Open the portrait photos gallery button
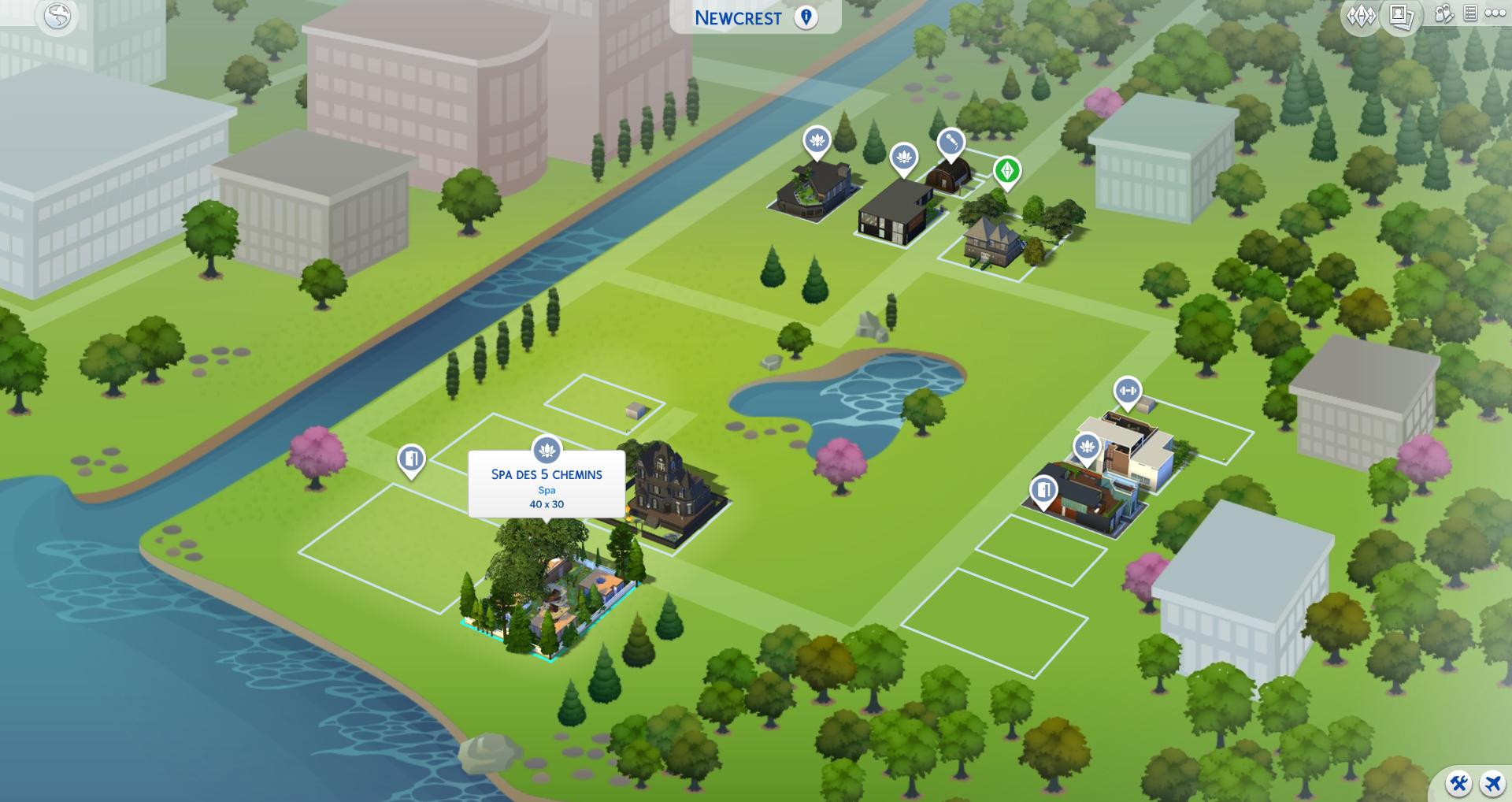This screenshot has height=802, width=1512. [x=1402, y=16]
